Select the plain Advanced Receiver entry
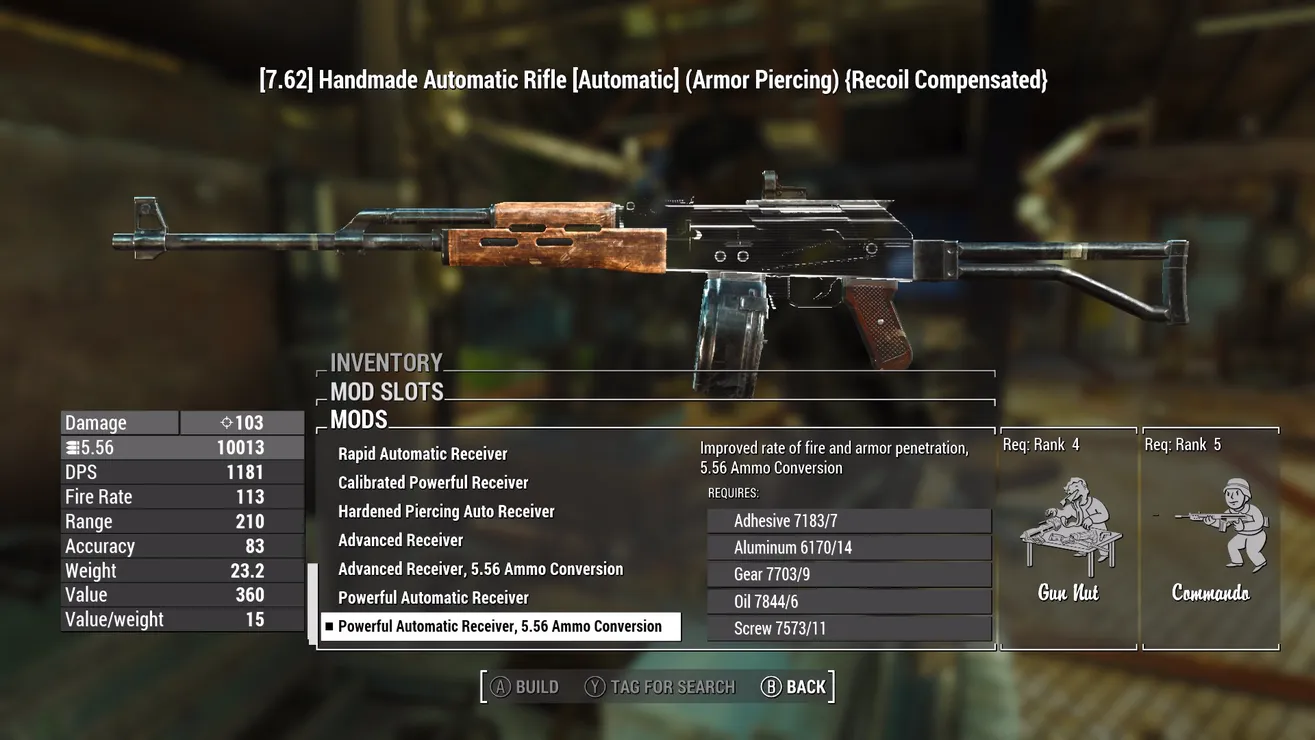 click(400, 541)
